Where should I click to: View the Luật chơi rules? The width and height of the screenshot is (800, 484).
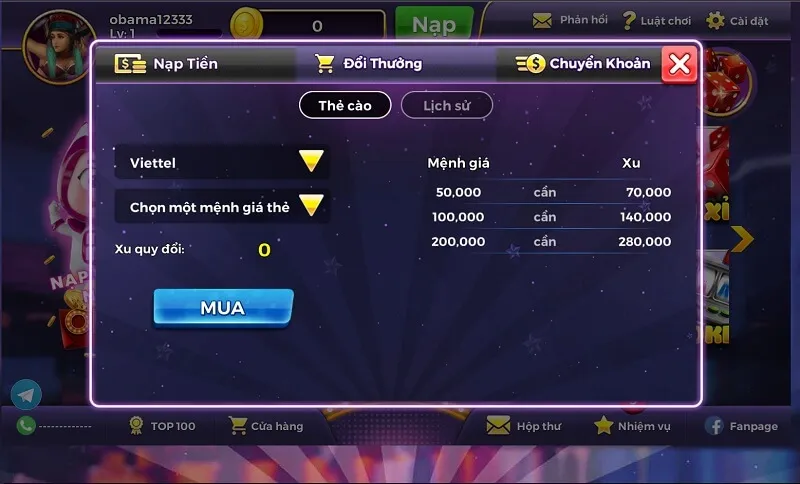tap(656, 20)
